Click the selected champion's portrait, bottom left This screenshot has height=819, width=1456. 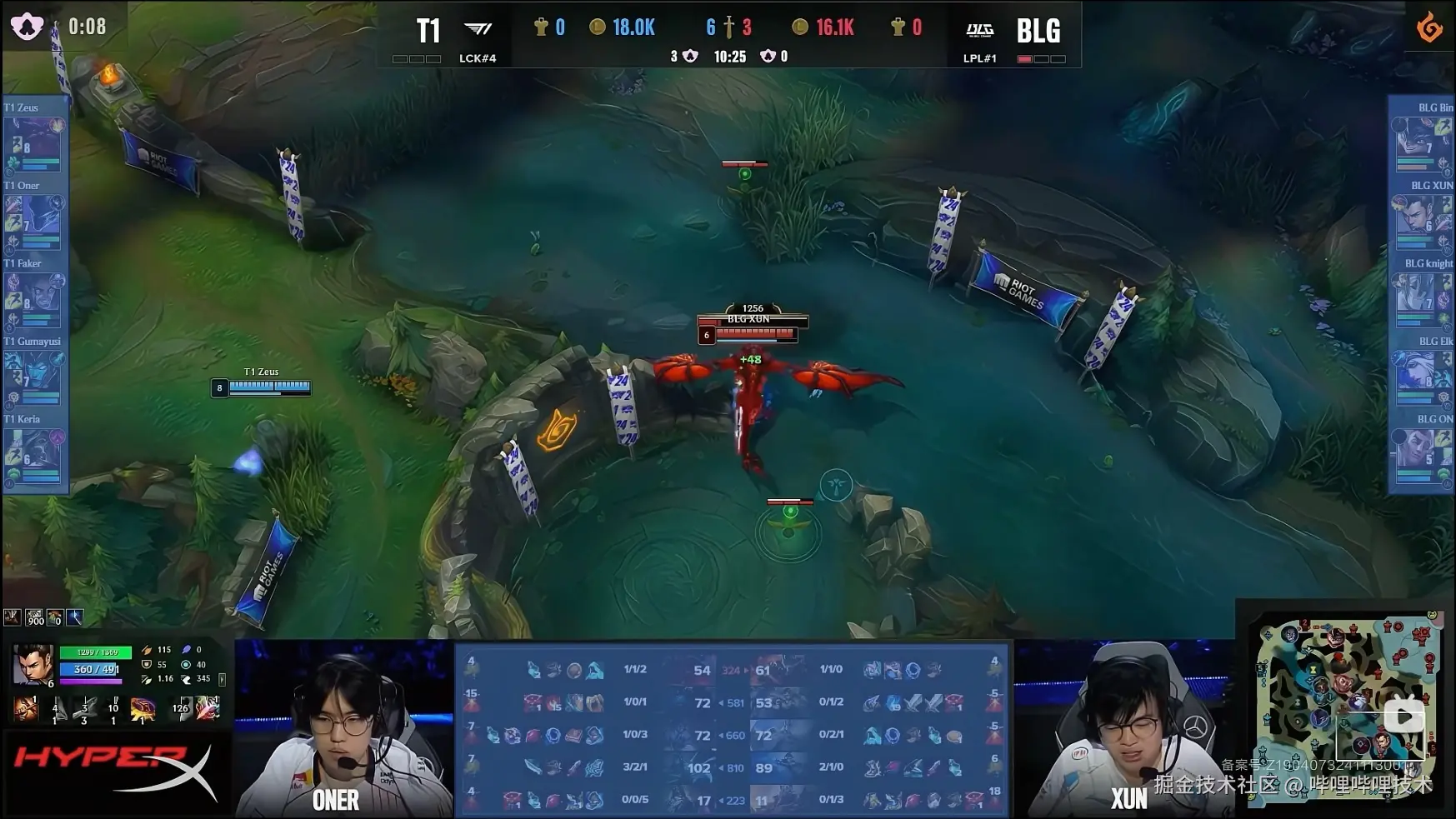[33, 664]
